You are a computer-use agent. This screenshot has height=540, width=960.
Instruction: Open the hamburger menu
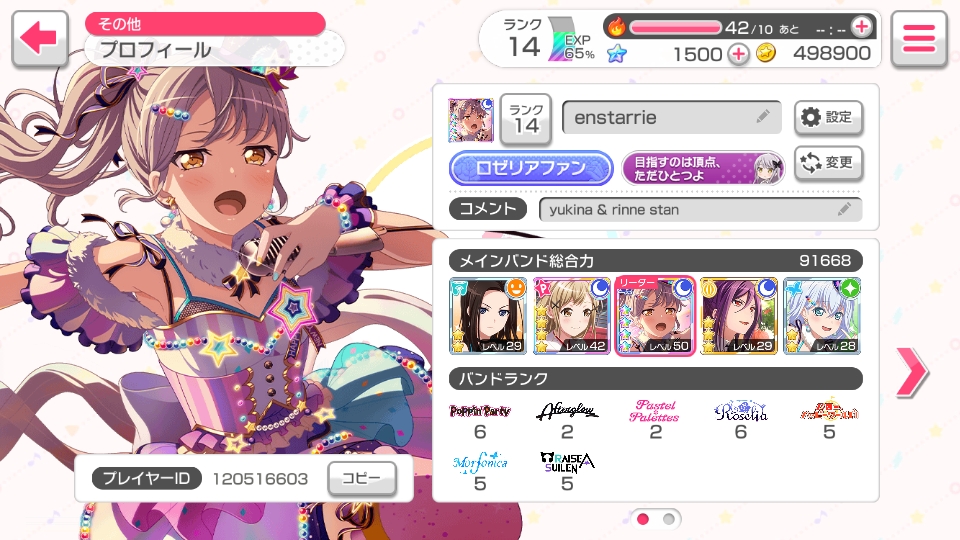coord(918,39)
